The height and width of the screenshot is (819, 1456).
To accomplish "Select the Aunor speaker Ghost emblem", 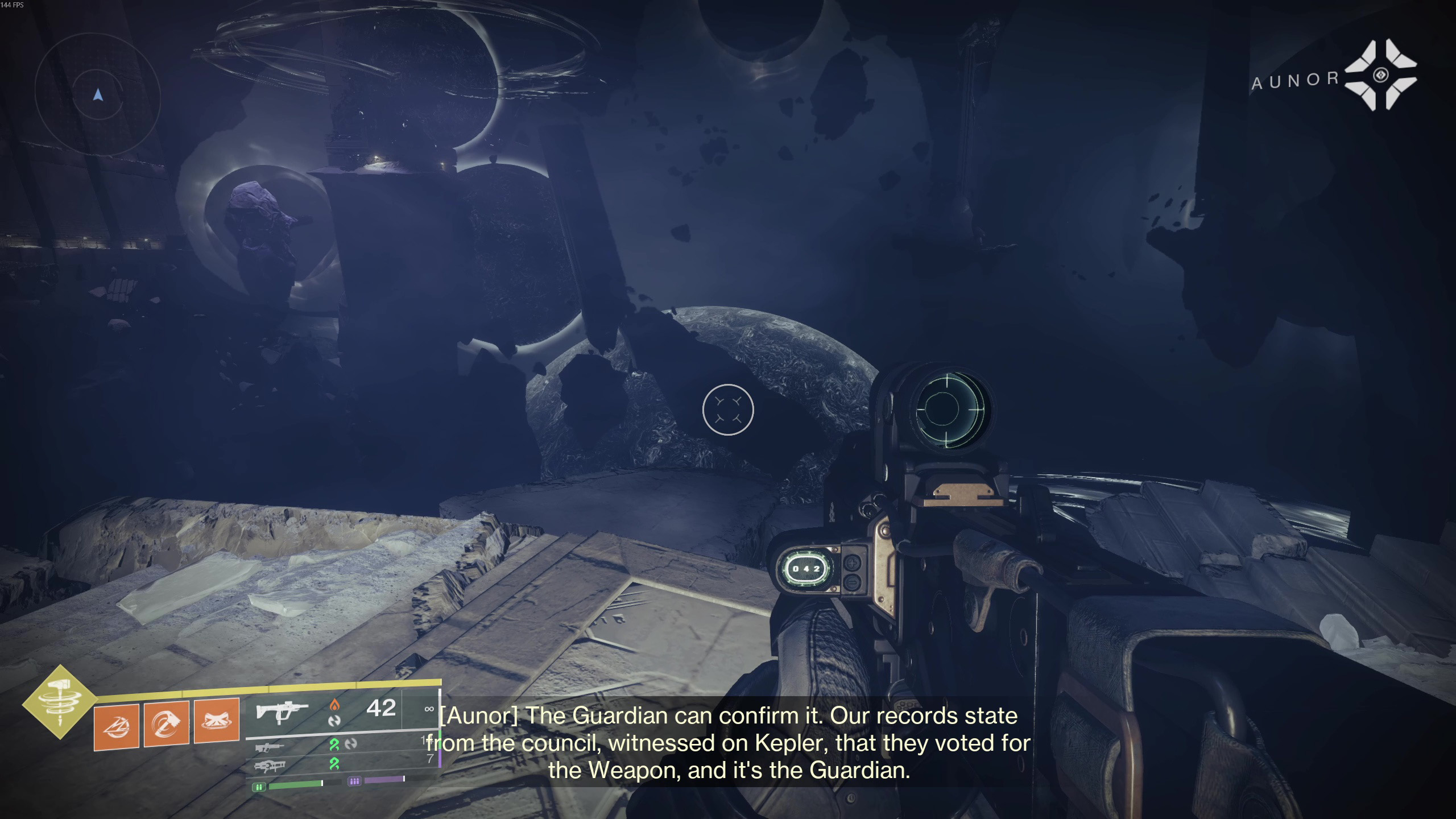I will 1380,75.
